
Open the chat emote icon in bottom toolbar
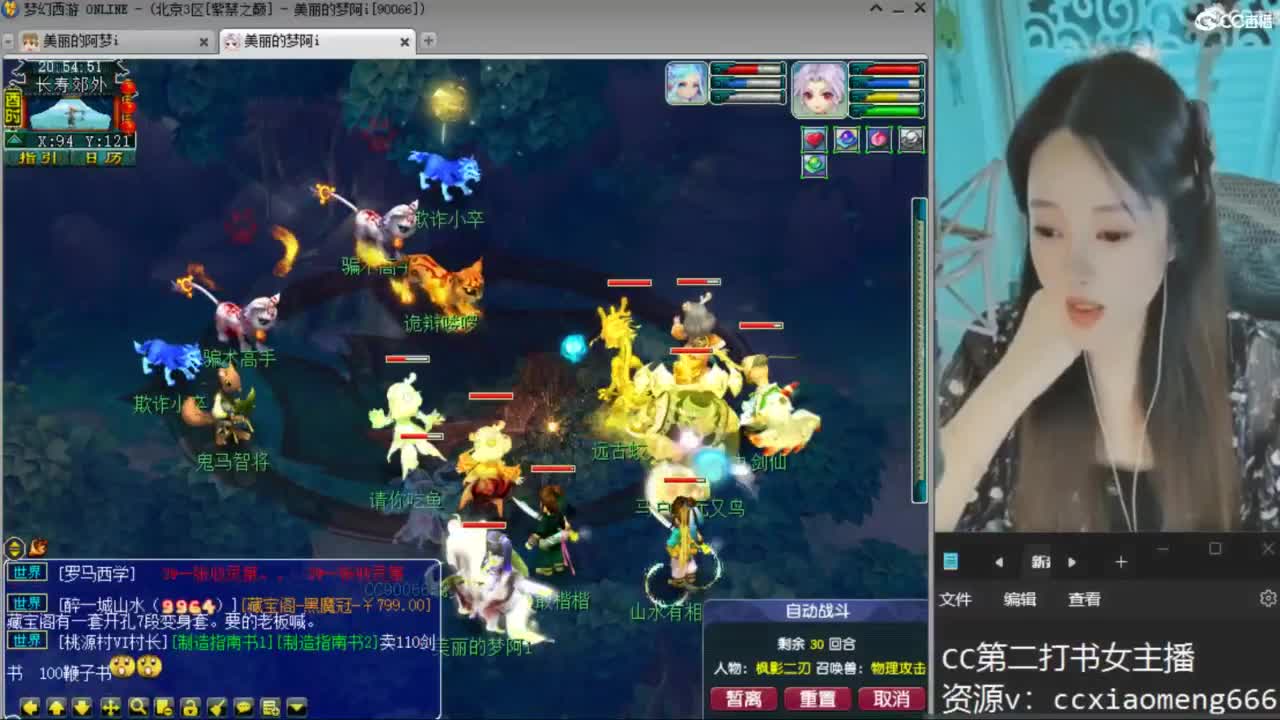tap(244, 705)
